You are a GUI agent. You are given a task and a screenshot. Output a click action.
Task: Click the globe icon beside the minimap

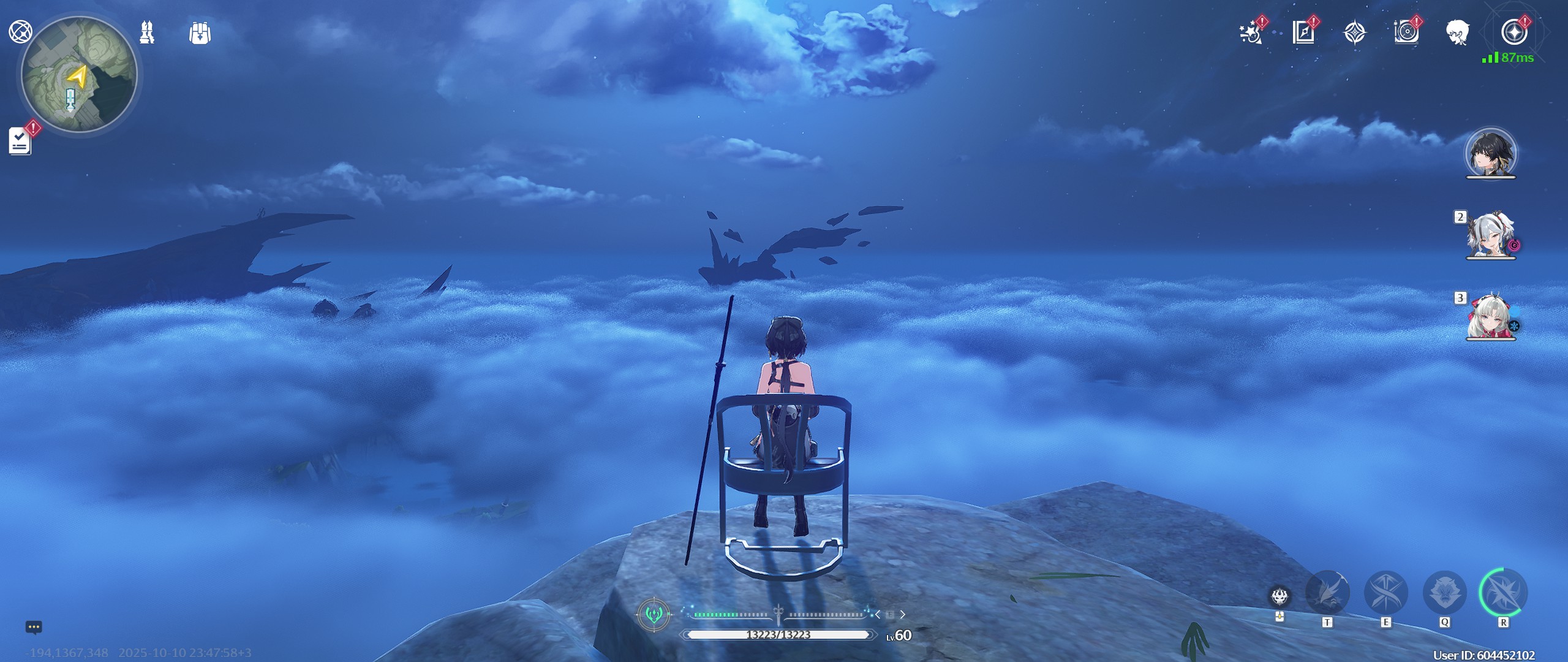tap(20, 32)
